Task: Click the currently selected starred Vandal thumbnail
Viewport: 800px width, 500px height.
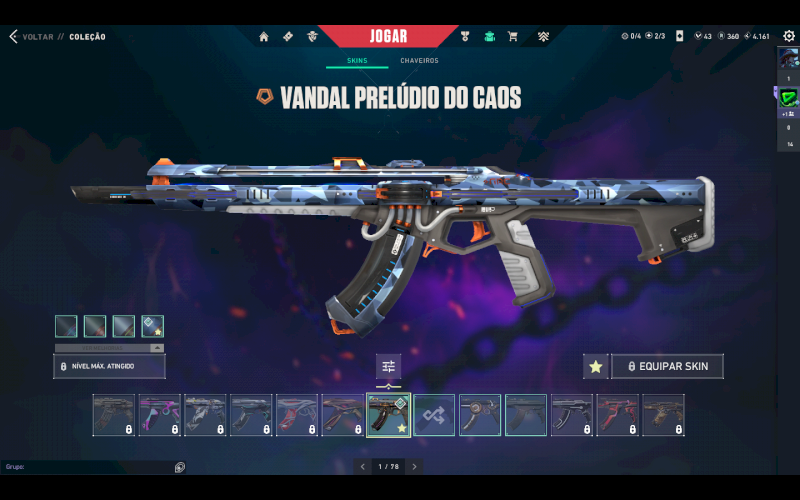Action: [x=388, y=415]
